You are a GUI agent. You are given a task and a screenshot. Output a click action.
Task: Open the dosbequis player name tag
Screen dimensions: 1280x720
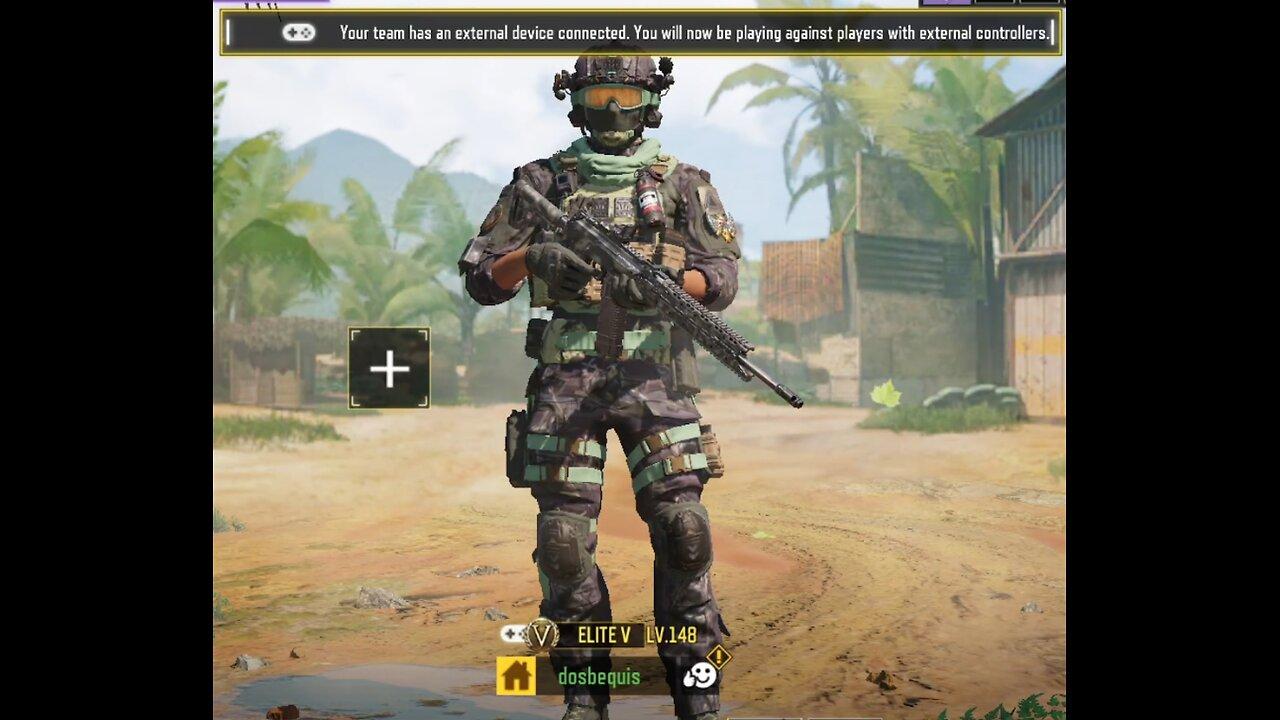598,676
